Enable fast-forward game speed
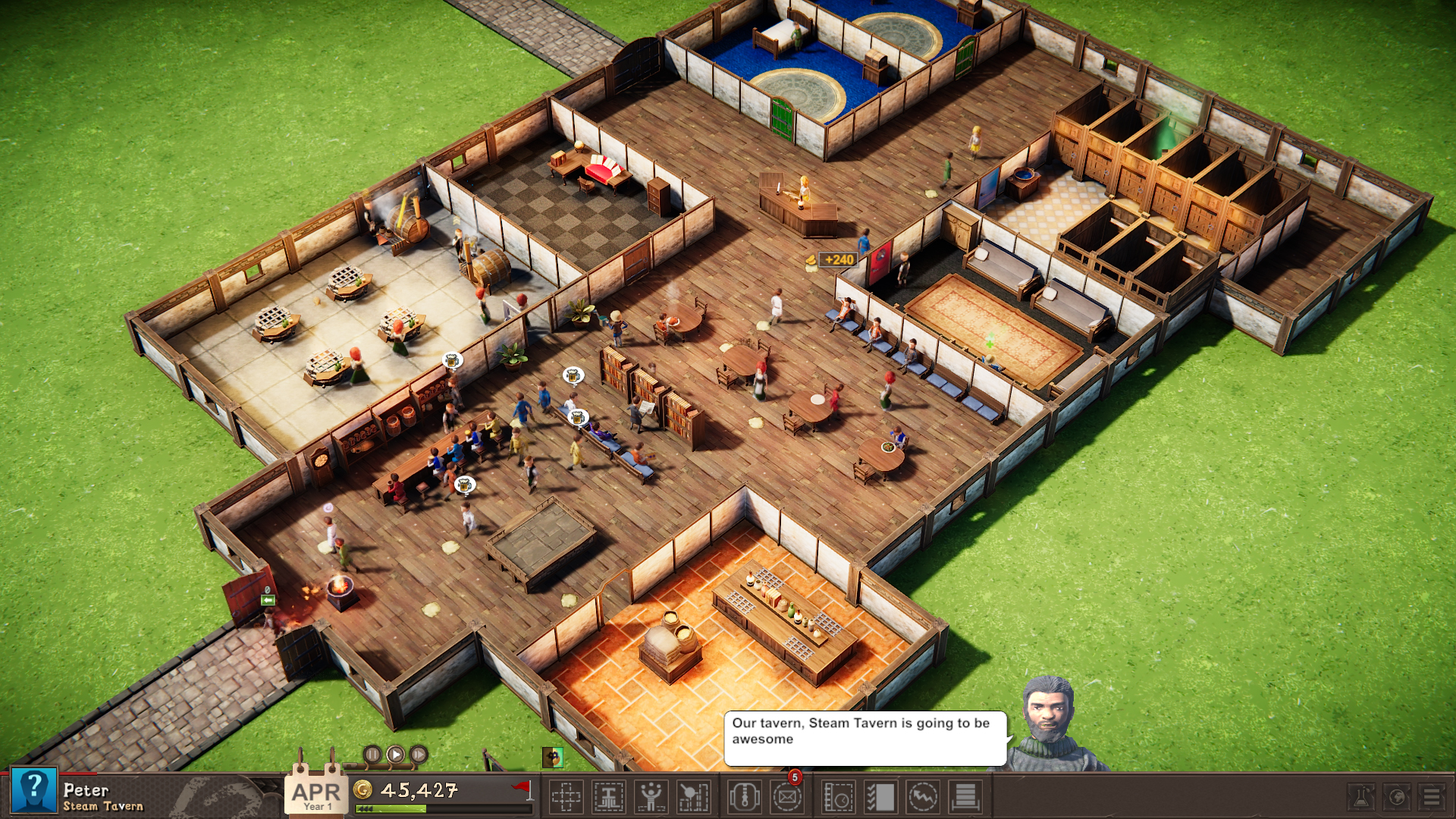Viewport: 1456px width, 819px height. click(x=418, y=756)
